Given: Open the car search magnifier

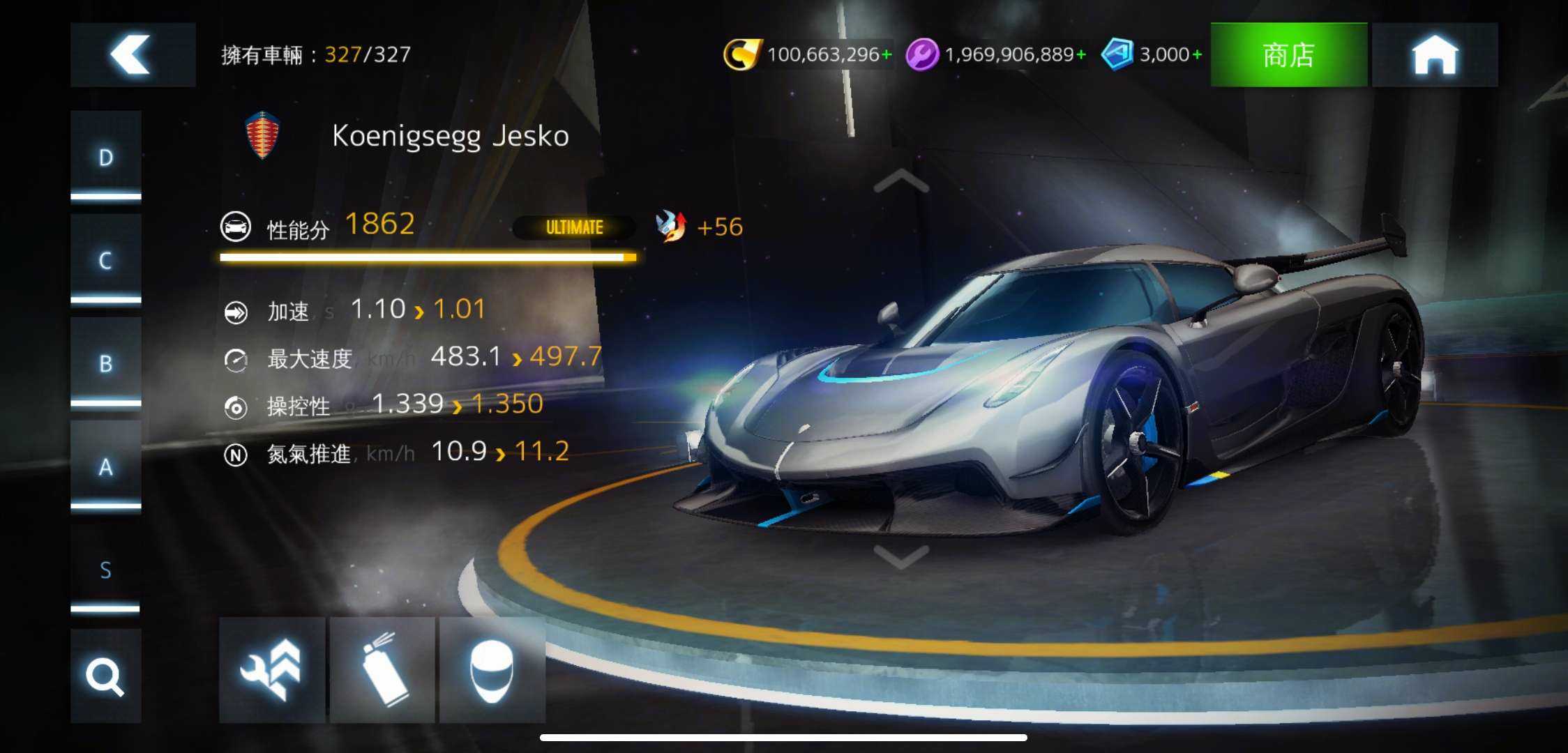Looking at the screenshot, I should tap(105, 676).
